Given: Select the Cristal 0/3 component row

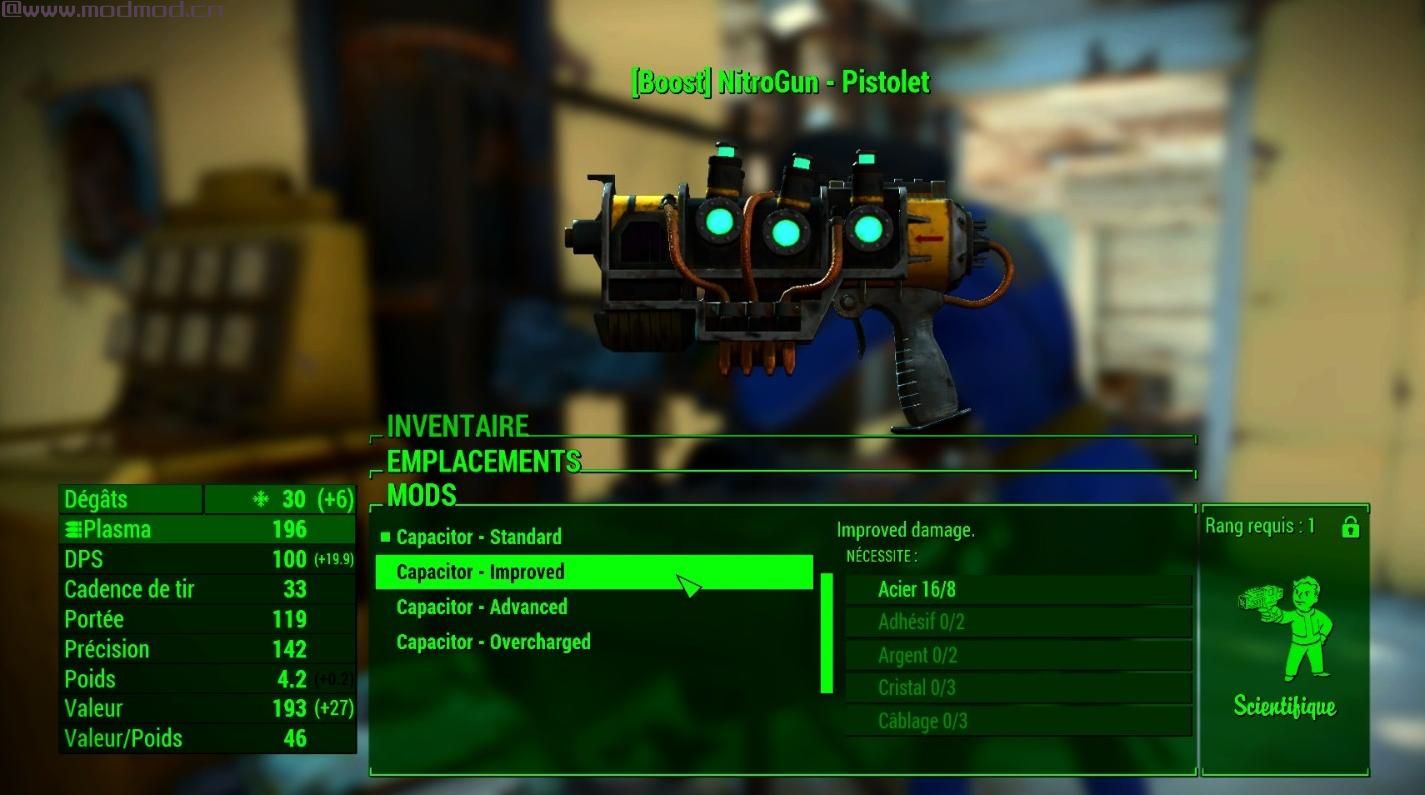Looking at the screenshot, I should coord(1018,688).
